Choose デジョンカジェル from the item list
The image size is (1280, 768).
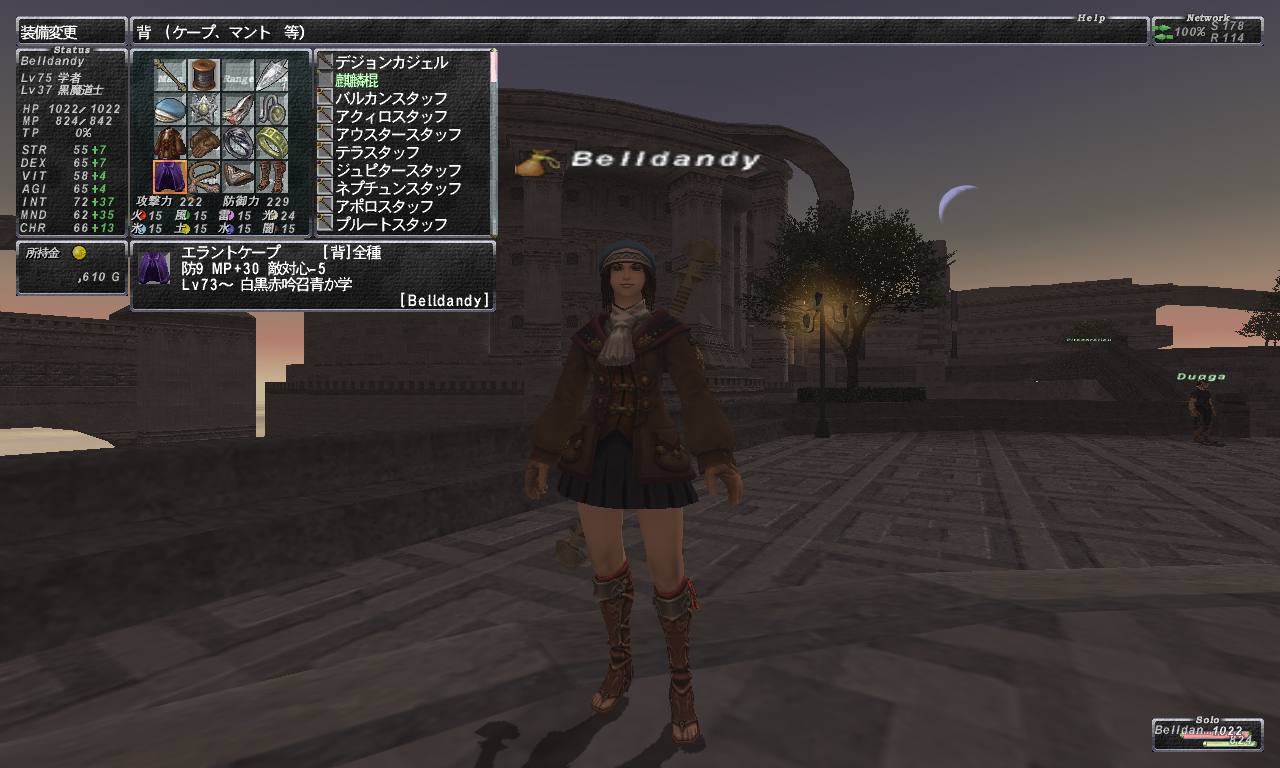coord(391,63)
